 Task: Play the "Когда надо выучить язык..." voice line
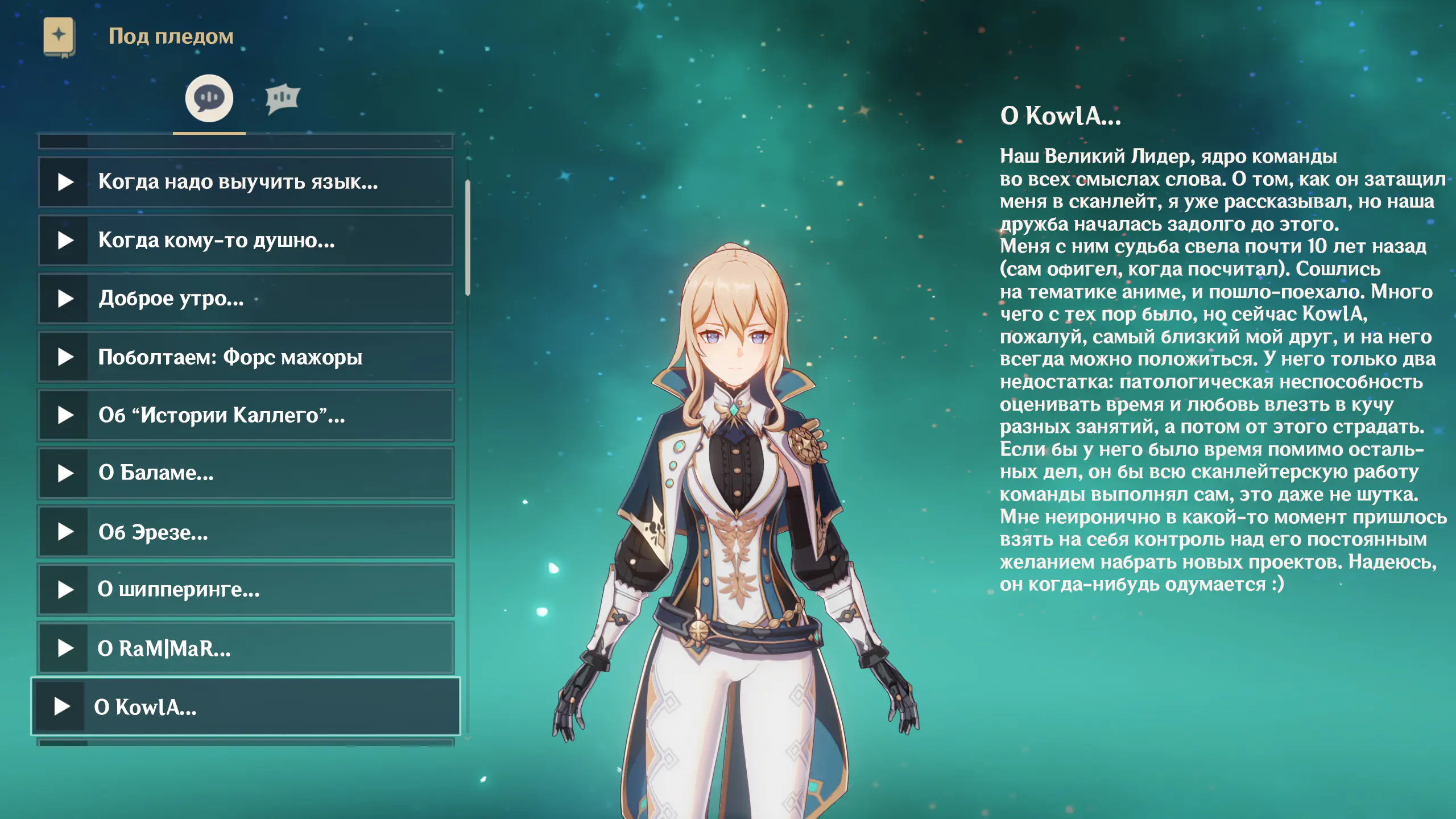click(246, 182)
